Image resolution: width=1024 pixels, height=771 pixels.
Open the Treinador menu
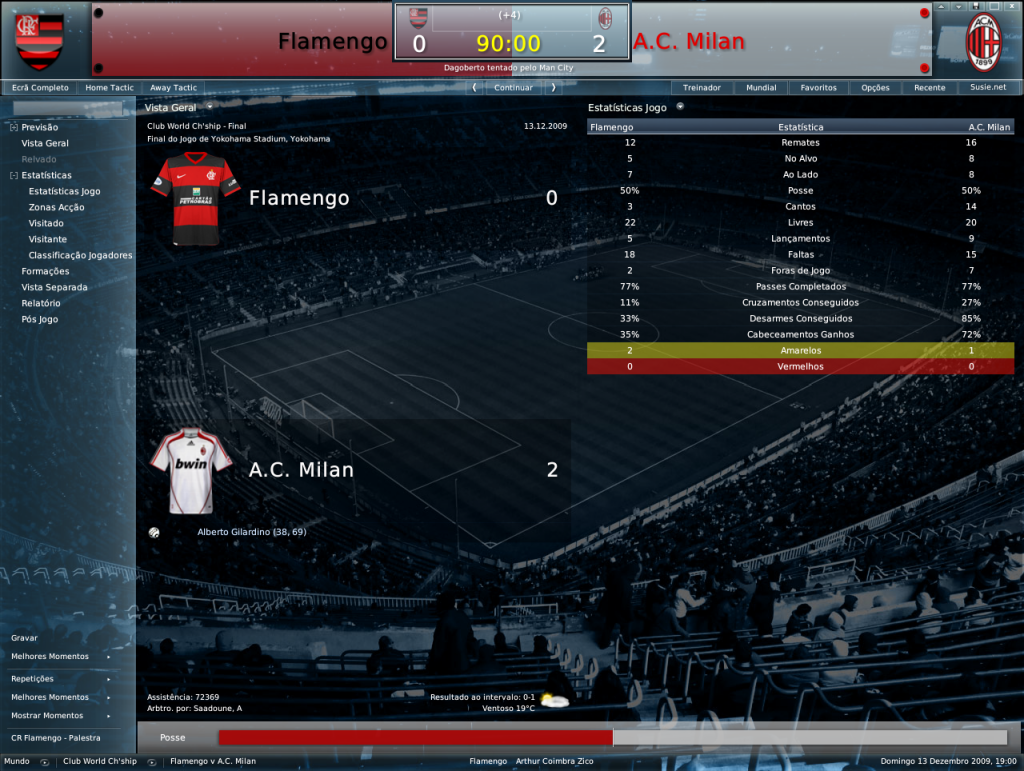pos(702,88)
